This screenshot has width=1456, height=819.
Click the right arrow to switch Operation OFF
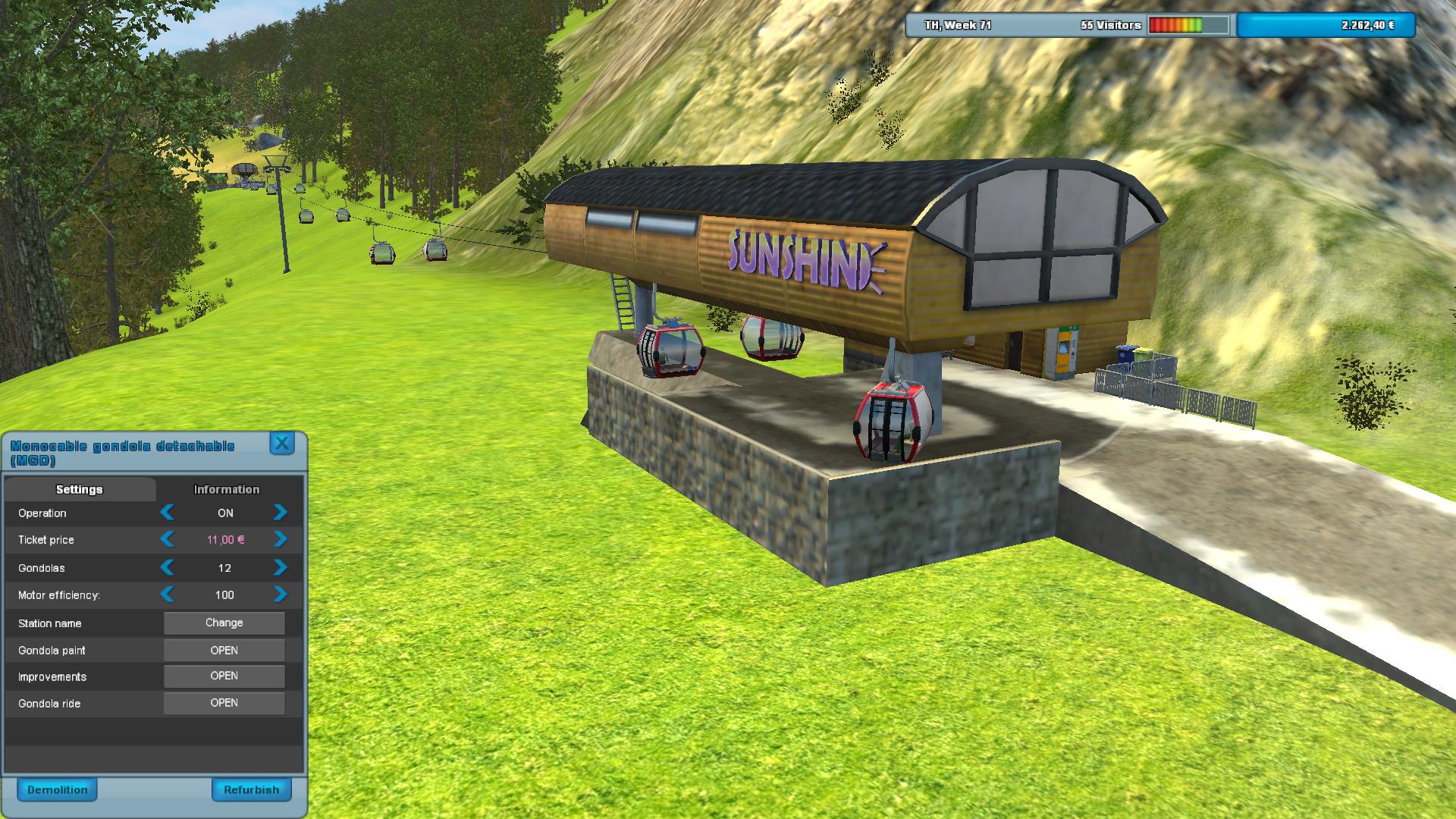point(280,513)
